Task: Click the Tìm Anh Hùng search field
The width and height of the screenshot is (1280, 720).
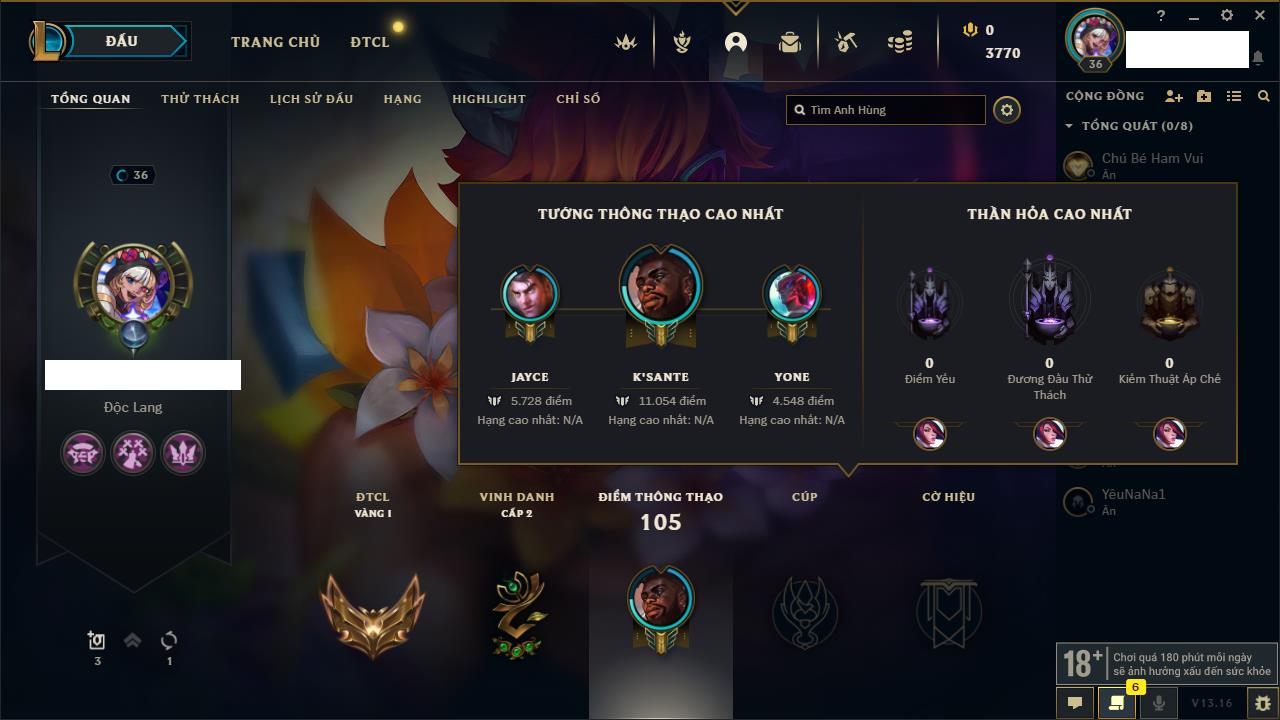Action: 886,110
